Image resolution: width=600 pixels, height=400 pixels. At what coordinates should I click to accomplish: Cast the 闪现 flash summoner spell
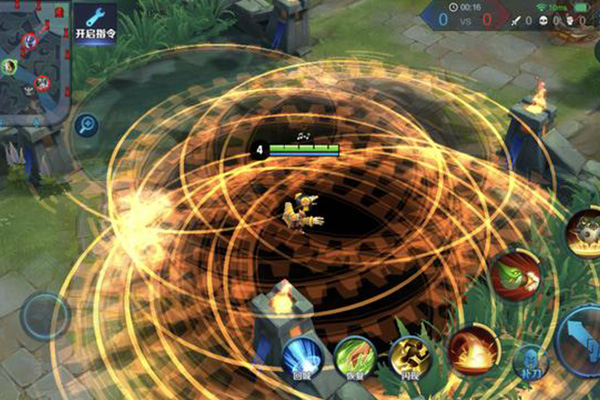pyautogui.click(x=410, y=358)
